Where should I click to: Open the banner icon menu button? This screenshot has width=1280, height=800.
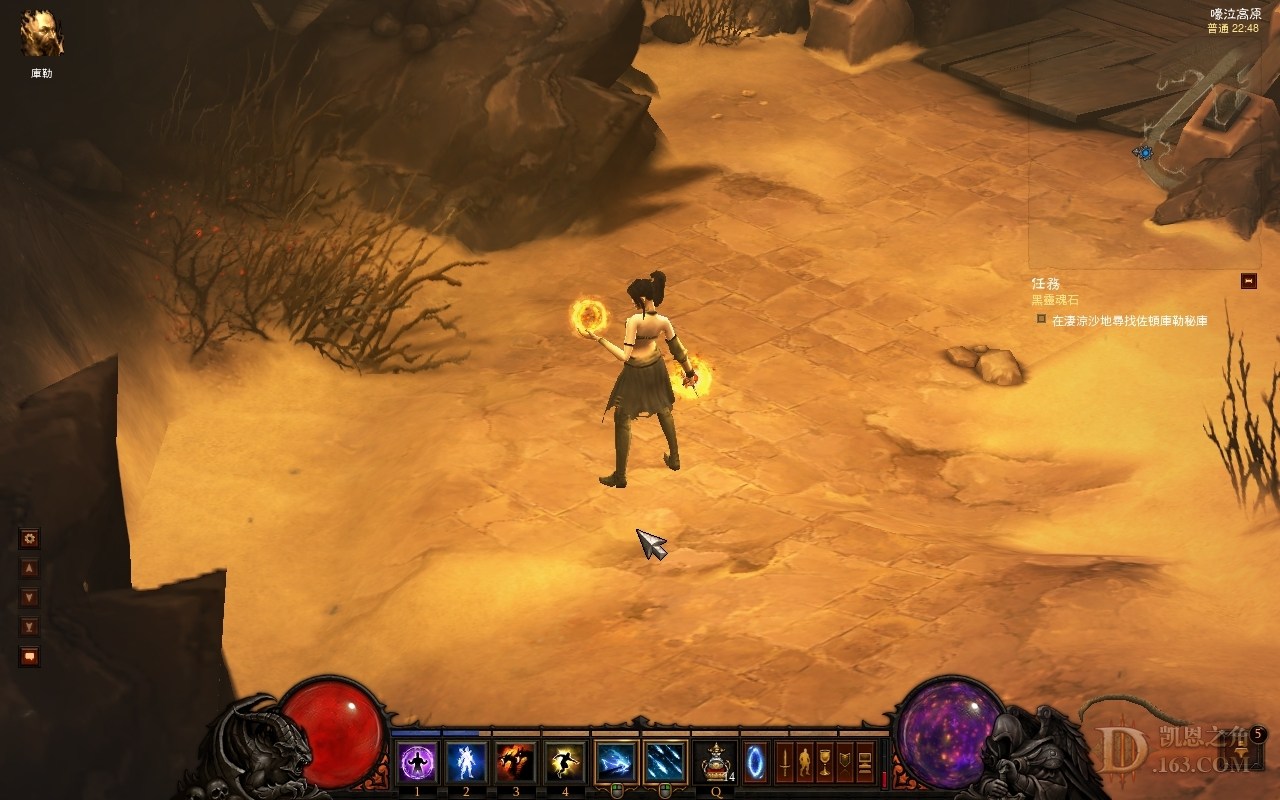point(845,763)
